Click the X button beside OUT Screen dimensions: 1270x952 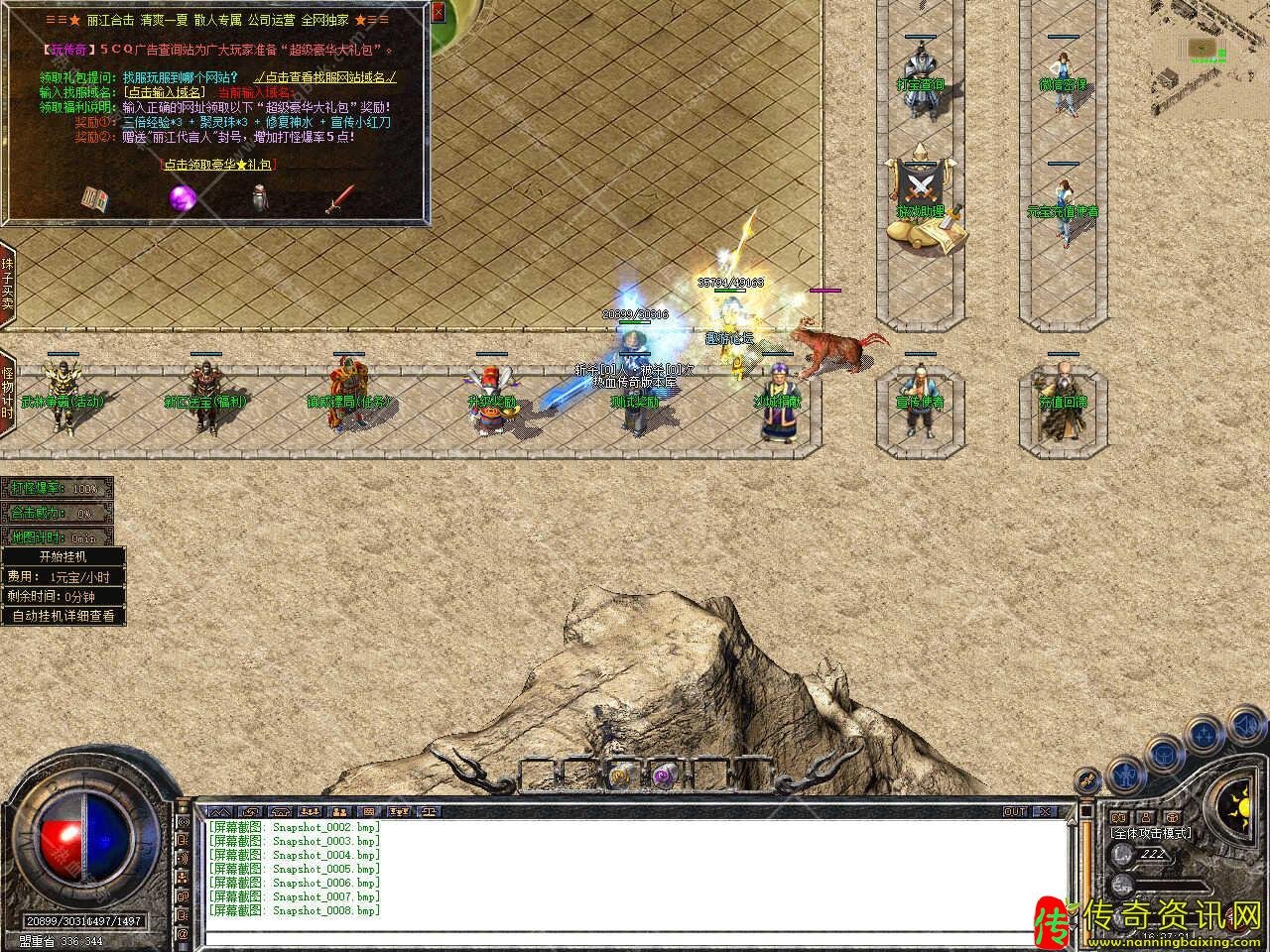(1044, 812)
